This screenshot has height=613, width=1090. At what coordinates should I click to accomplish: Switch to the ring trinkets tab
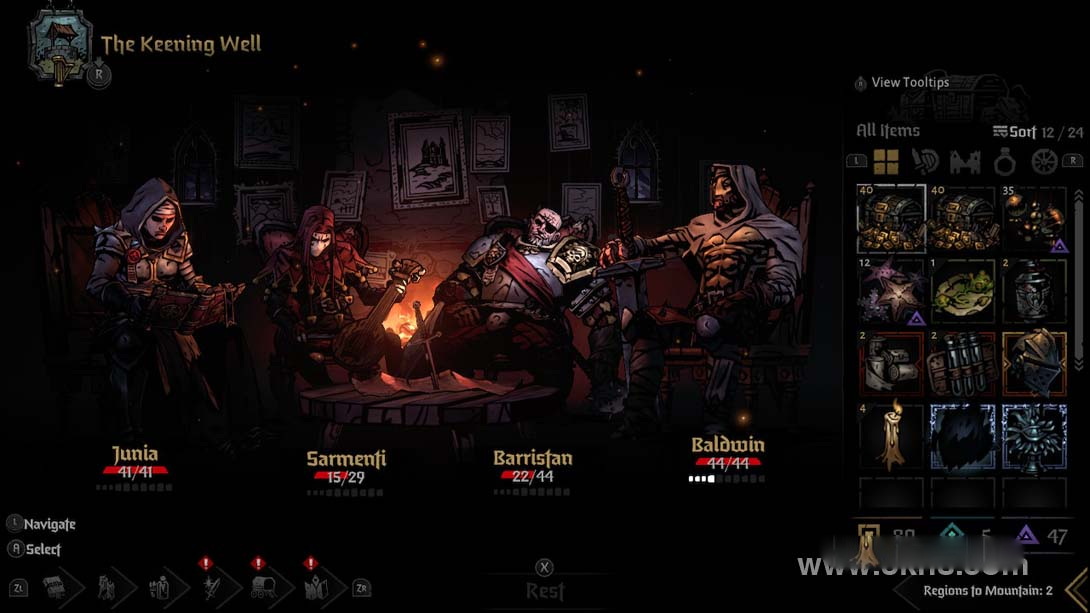point(1005,161)
